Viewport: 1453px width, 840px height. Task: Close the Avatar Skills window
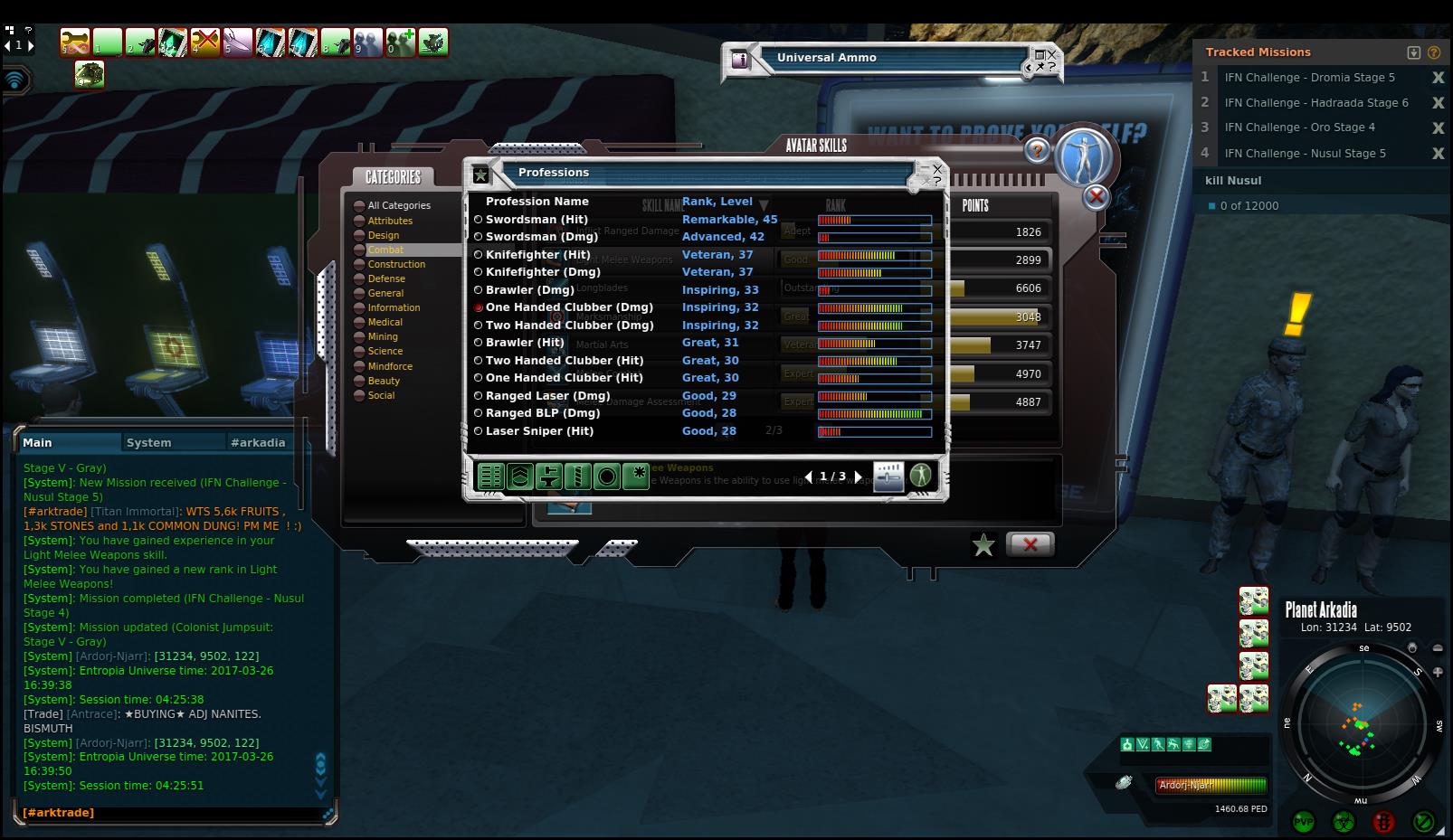click(x=1096, y=196)
